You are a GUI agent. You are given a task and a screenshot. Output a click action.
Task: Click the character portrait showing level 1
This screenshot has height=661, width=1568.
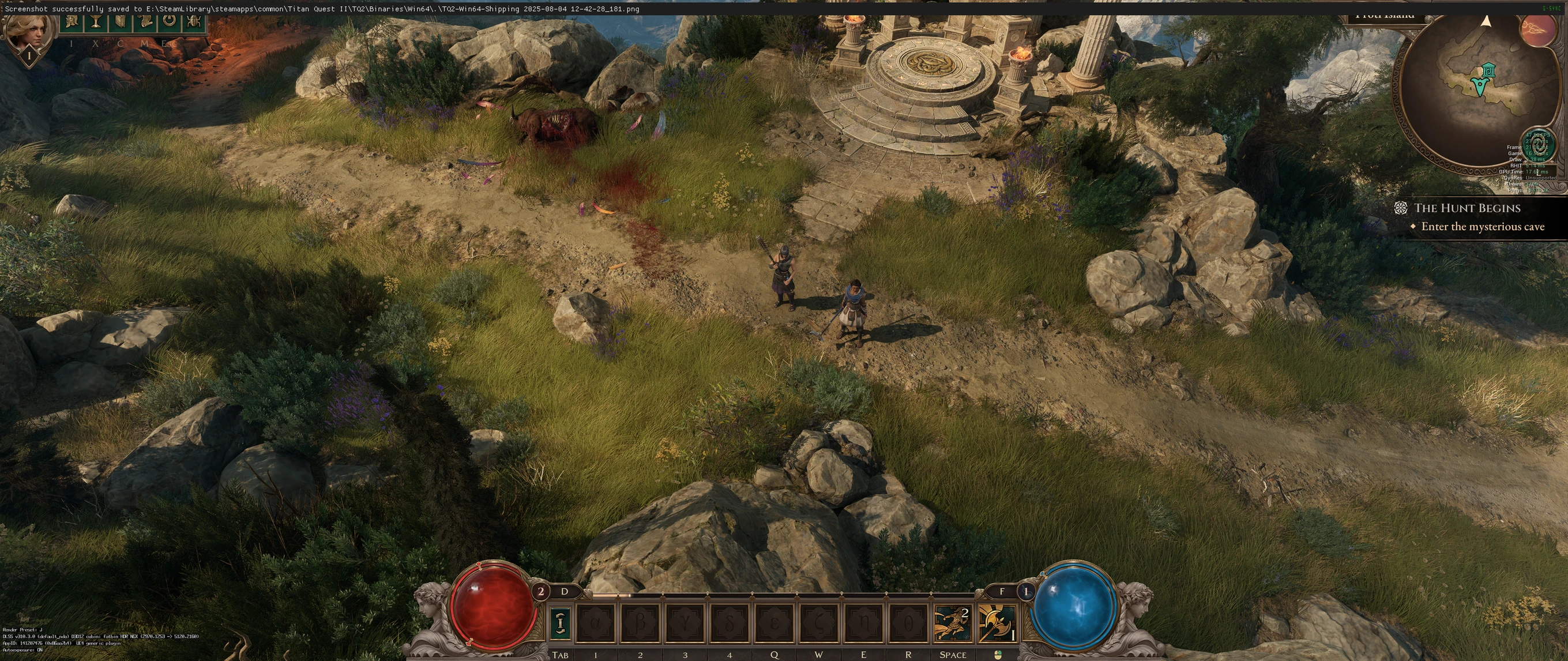[x=29, y=33]
